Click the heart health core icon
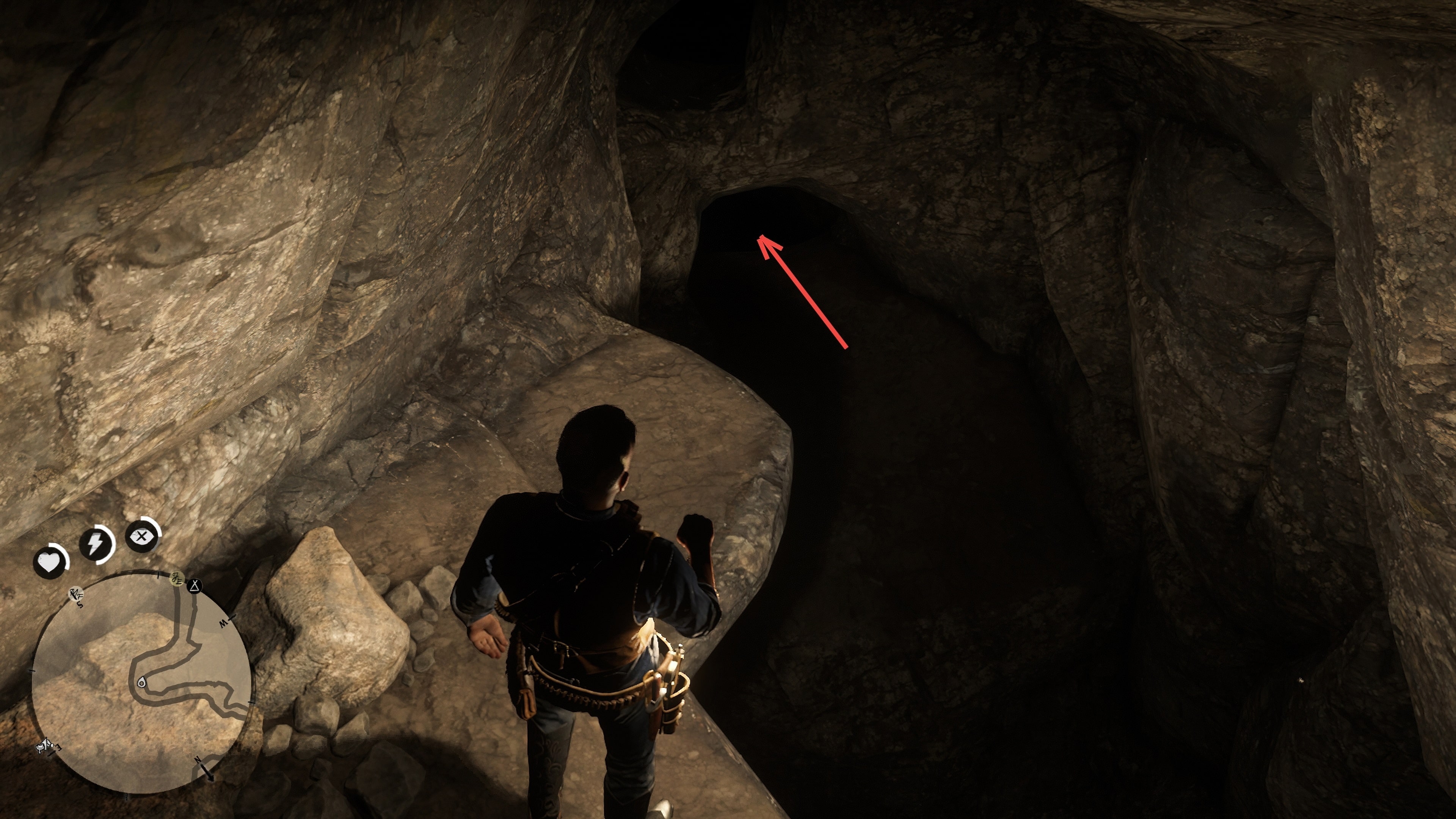The width and height of the screenshot is (1456, 819). pos(50,562)
